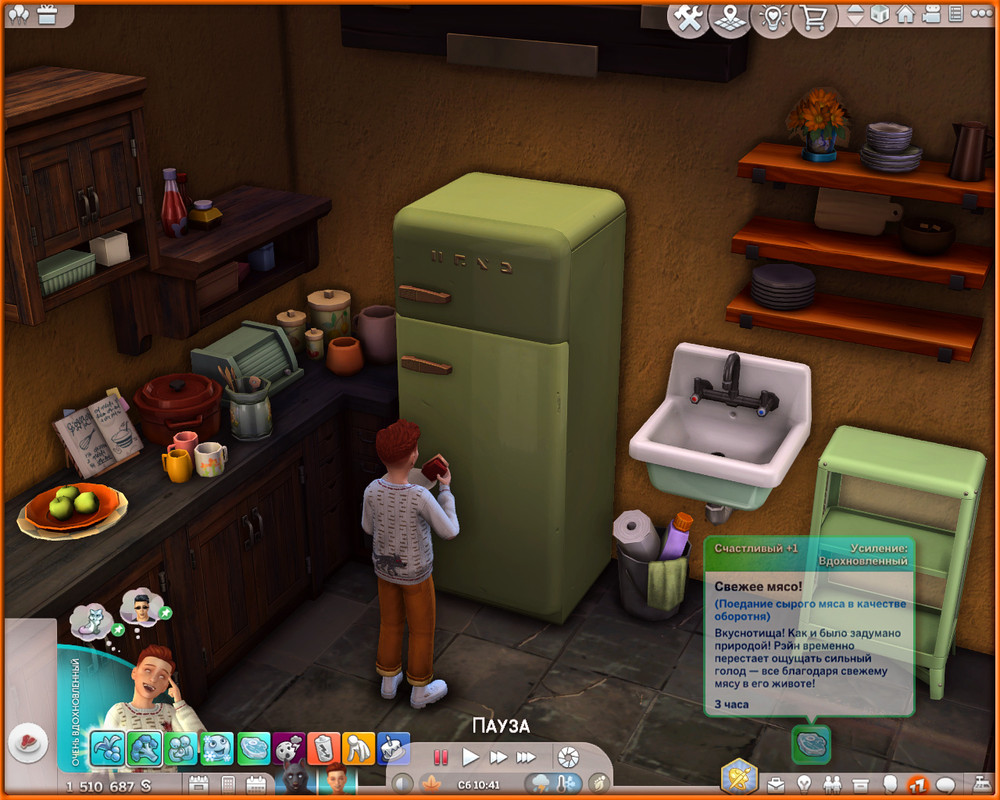
Task: Resume the game at normal play speed
Action: tap(470, 757)
